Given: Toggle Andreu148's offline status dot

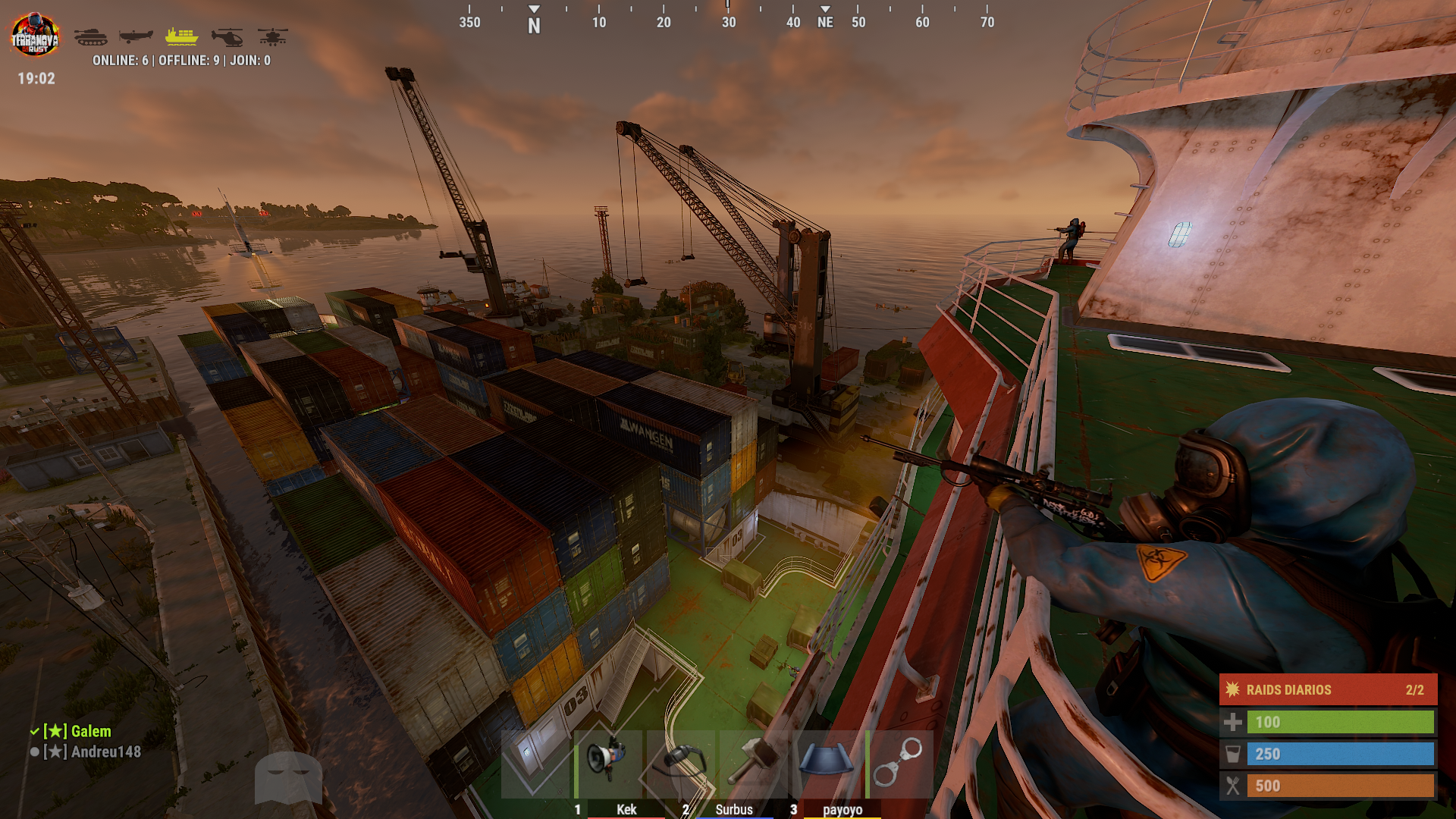Looking at the screenshot, I should (x=33, y=753).
